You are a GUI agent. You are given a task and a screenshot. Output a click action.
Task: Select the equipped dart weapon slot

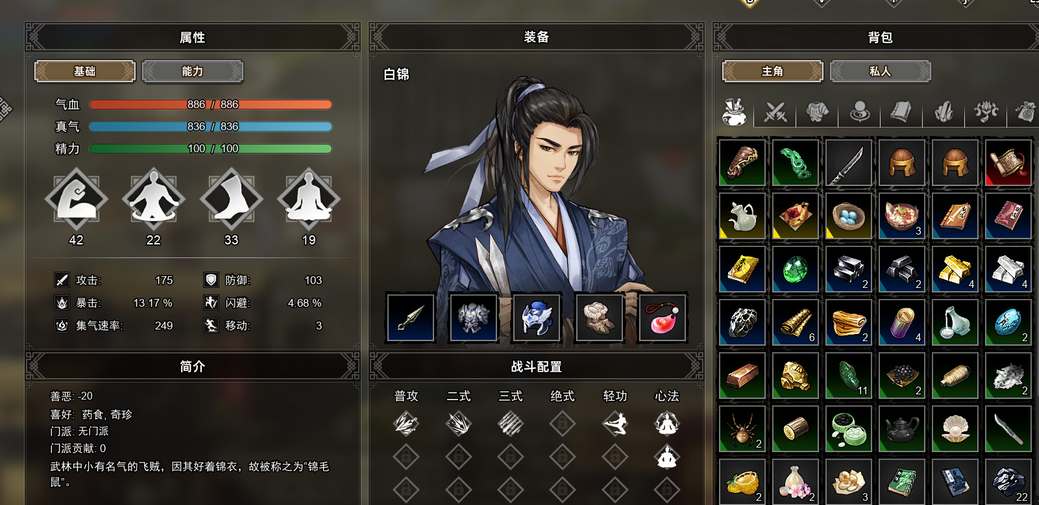pyautogui.click(x=411, y=317)
